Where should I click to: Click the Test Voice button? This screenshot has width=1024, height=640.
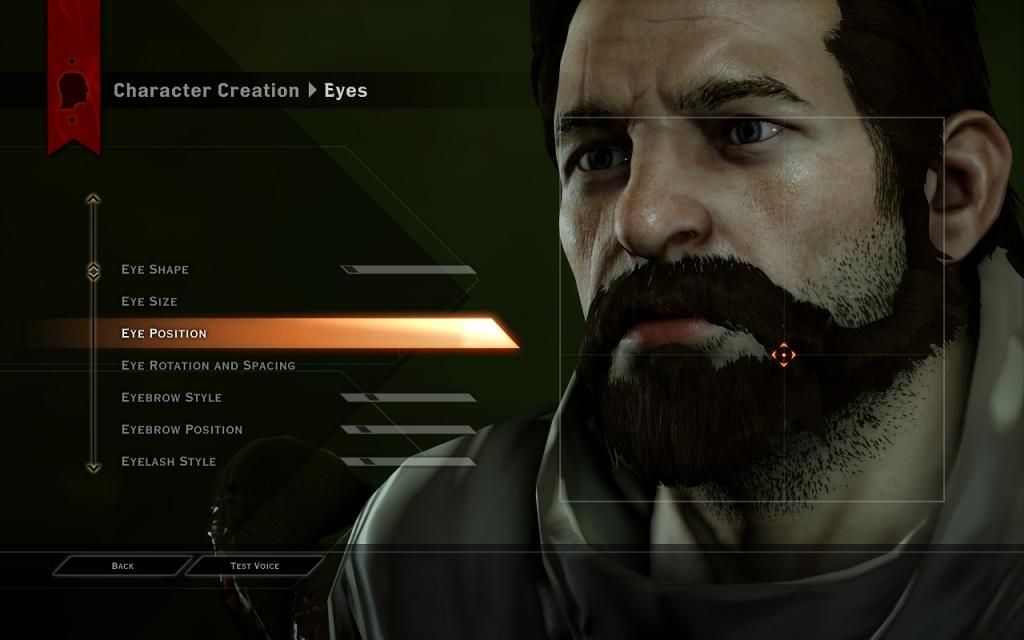coord(255,566)
